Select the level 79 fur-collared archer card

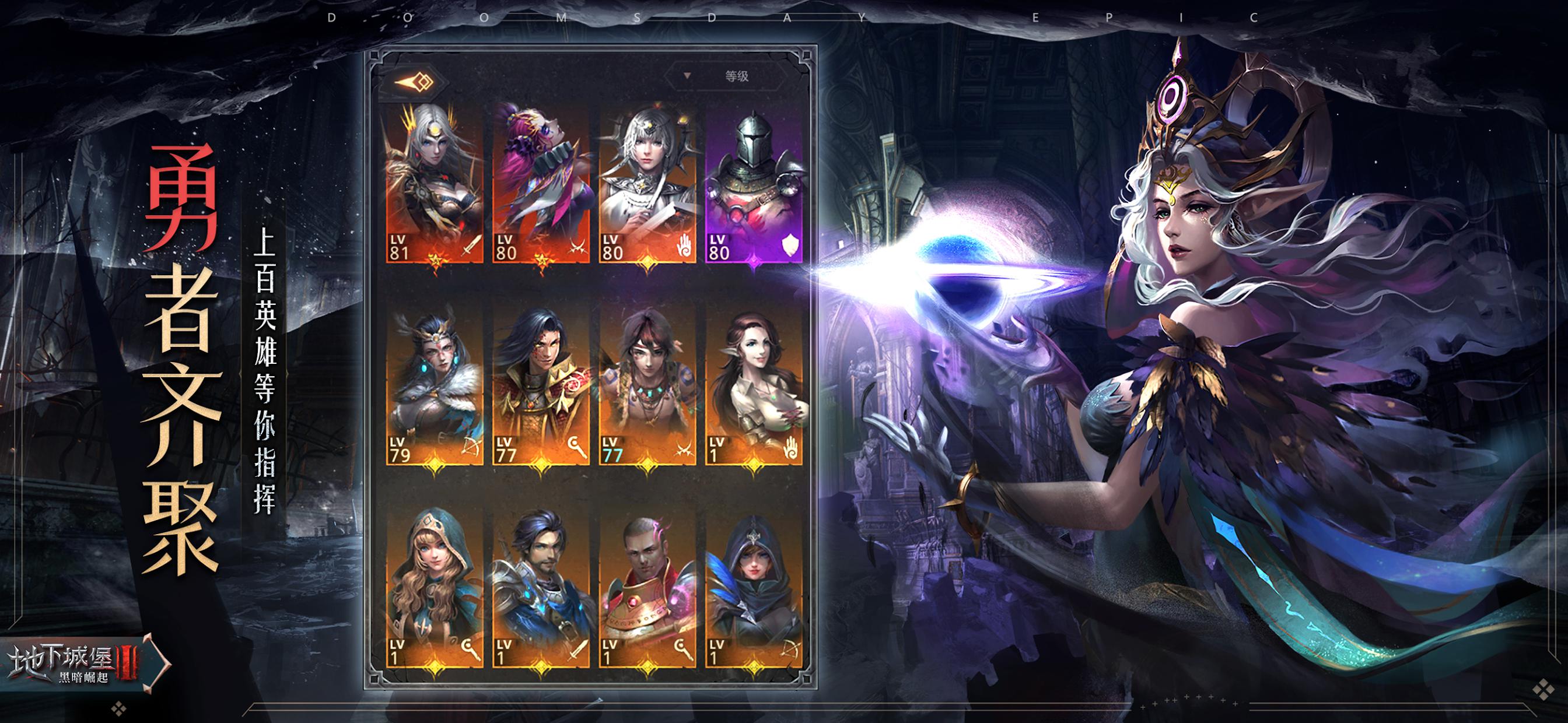435,387
